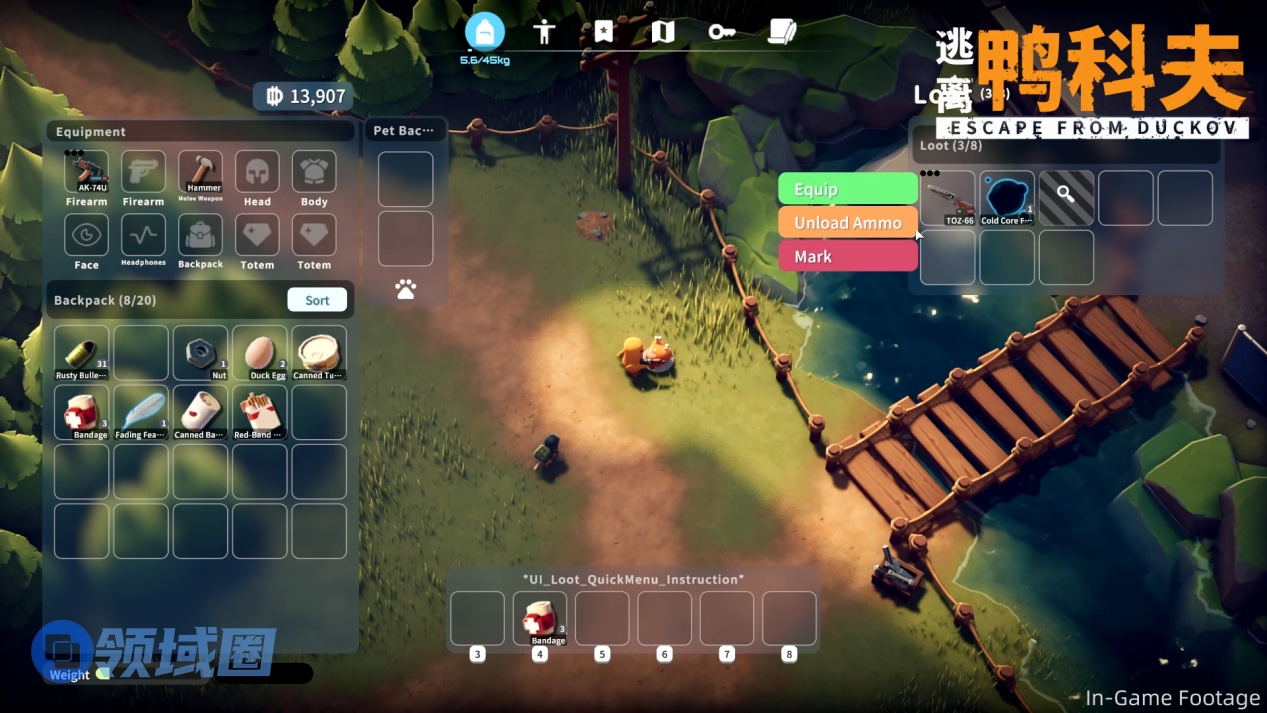1267x713 pixels.
Task: Select the Rusty Bullet stack
Action: pos(81,353)
